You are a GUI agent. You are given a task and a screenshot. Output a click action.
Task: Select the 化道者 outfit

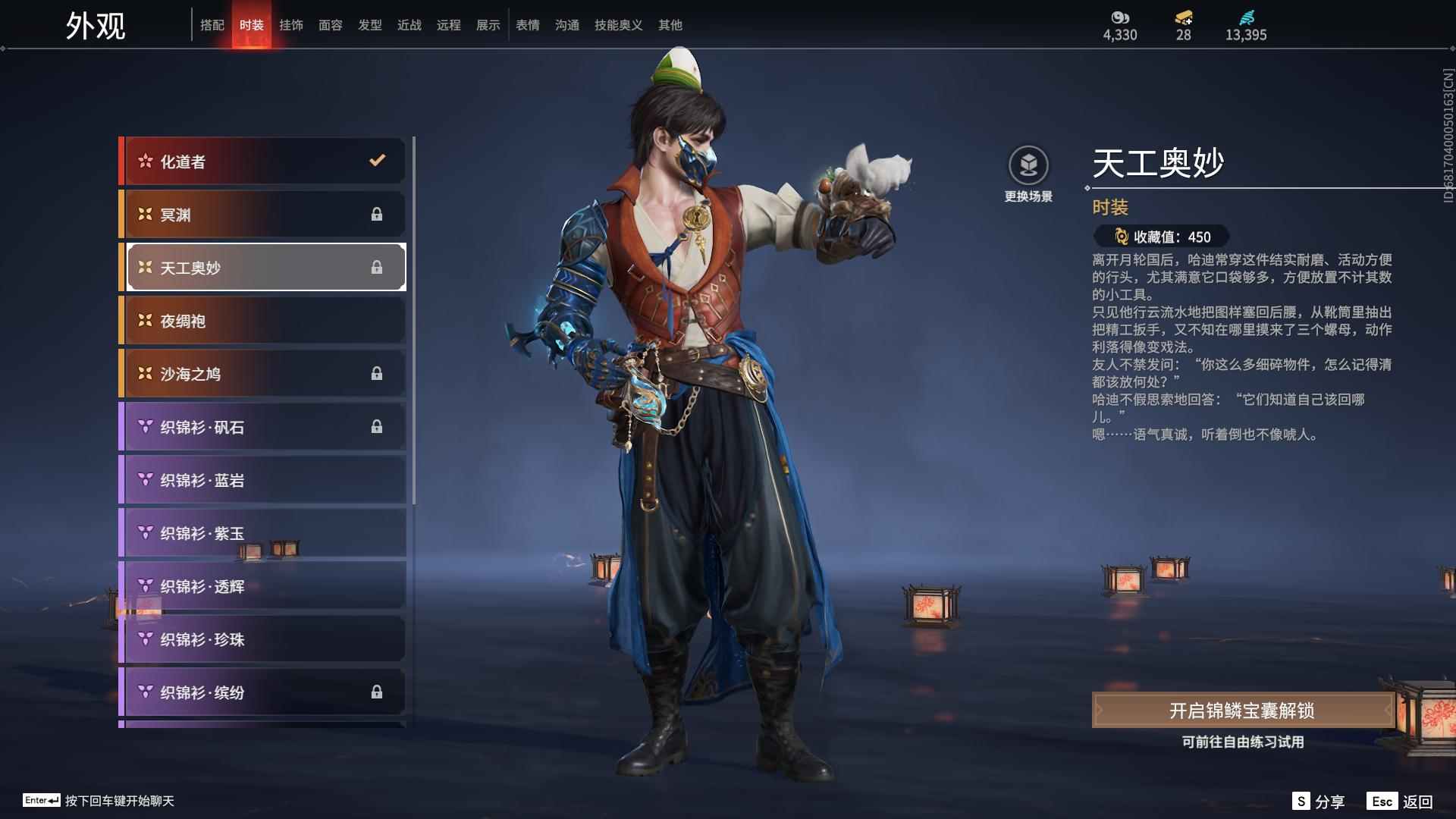pos(262,162)
